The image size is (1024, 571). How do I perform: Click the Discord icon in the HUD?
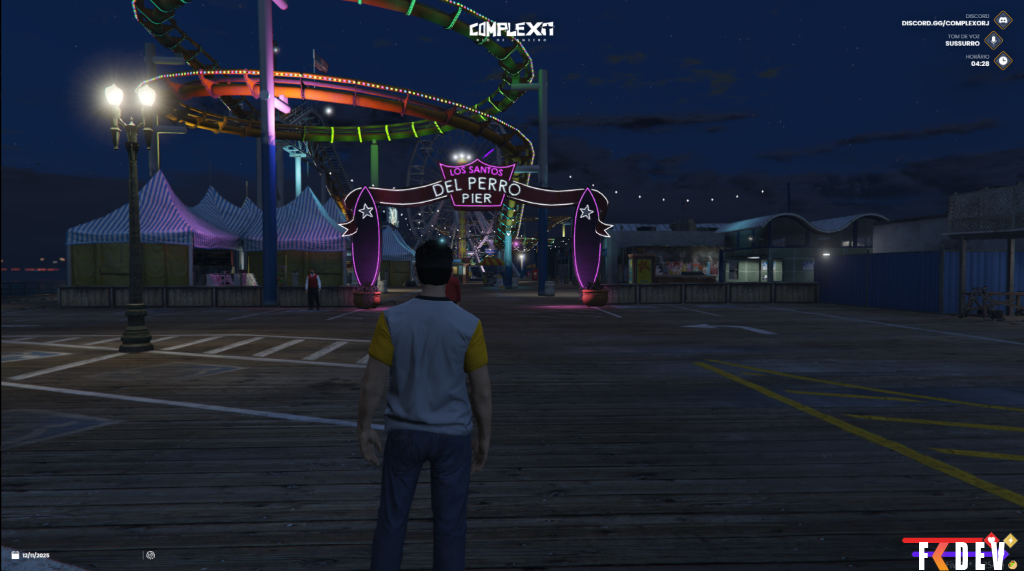(1002, 19)
